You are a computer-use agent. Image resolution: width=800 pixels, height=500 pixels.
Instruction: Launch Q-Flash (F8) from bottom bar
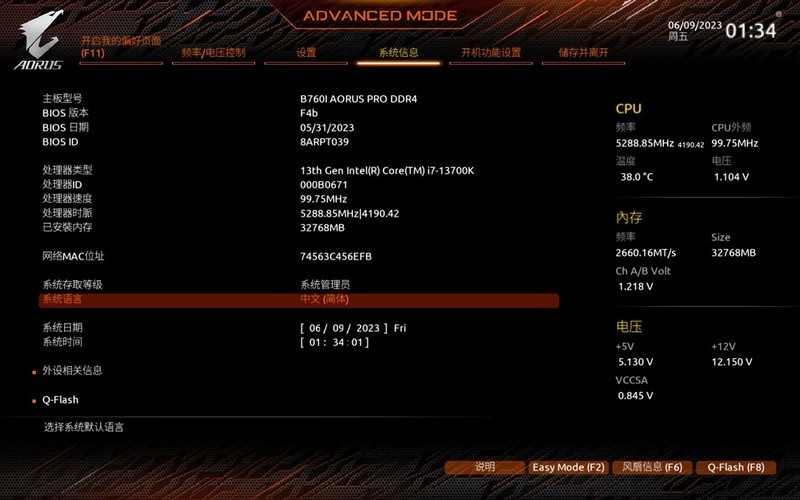click(735, 467)
